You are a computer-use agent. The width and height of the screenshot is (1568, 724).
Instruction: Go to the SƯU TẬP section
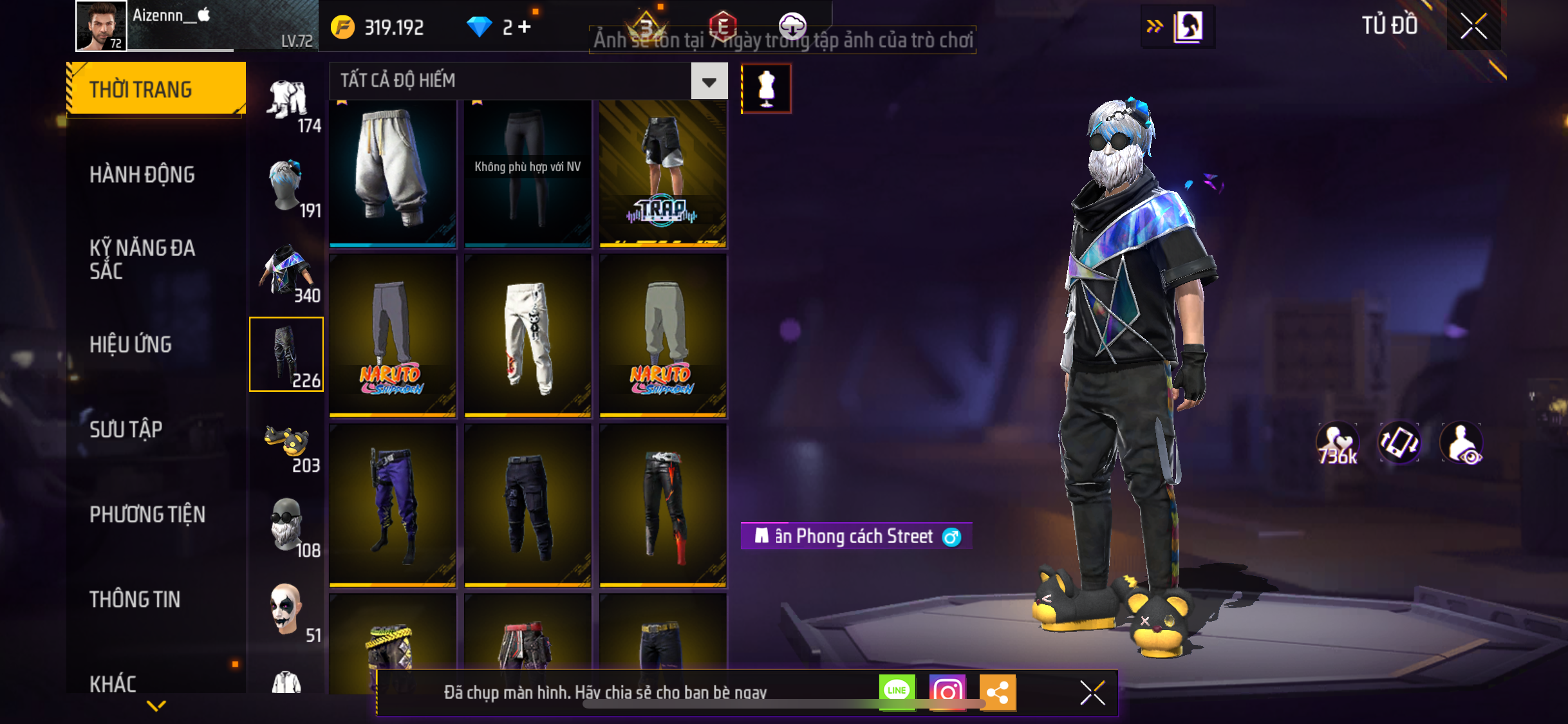(126, 429)
